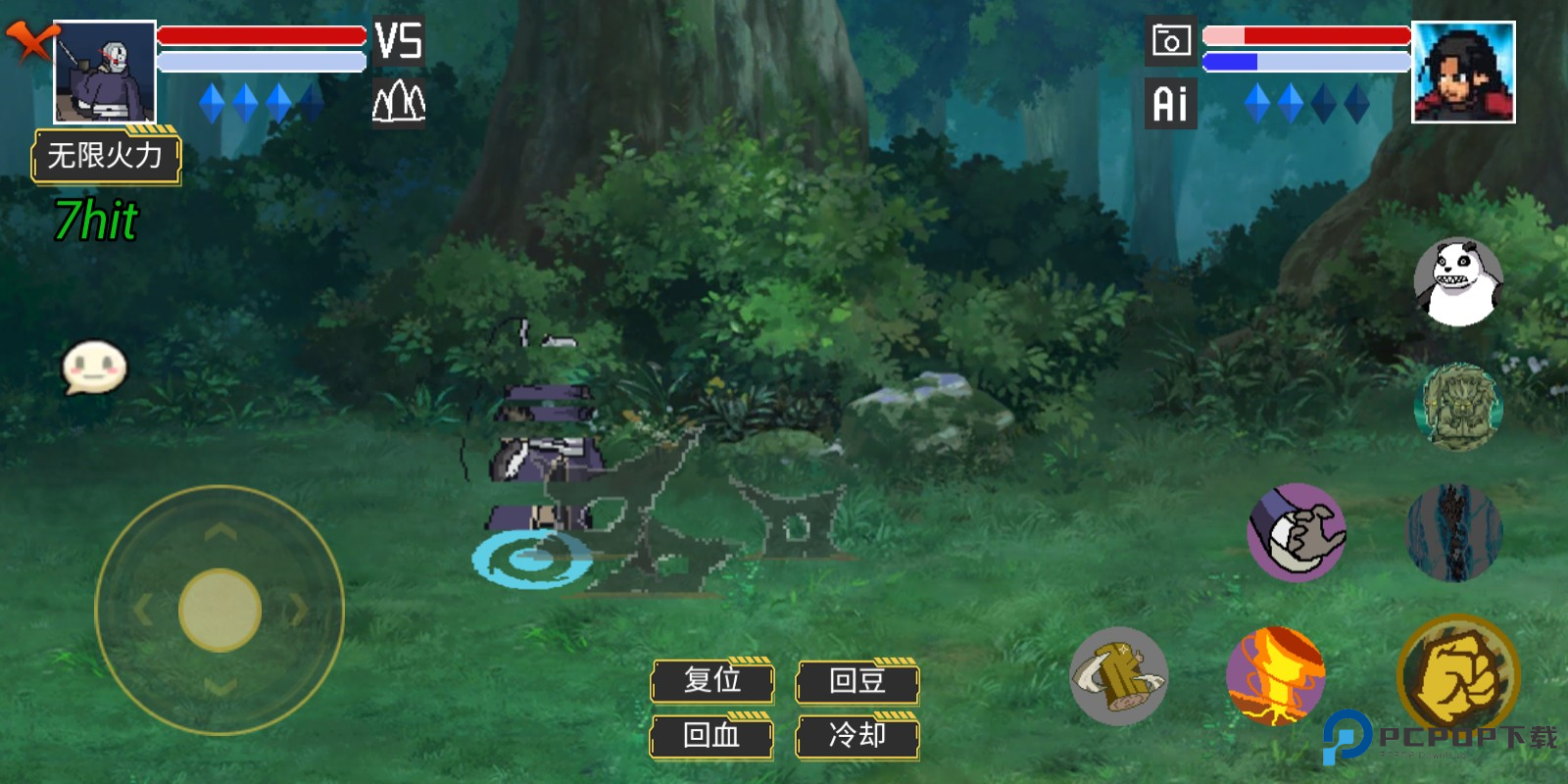
Task: Open the chat emoji bubble
Action: (x=94, y=367)
